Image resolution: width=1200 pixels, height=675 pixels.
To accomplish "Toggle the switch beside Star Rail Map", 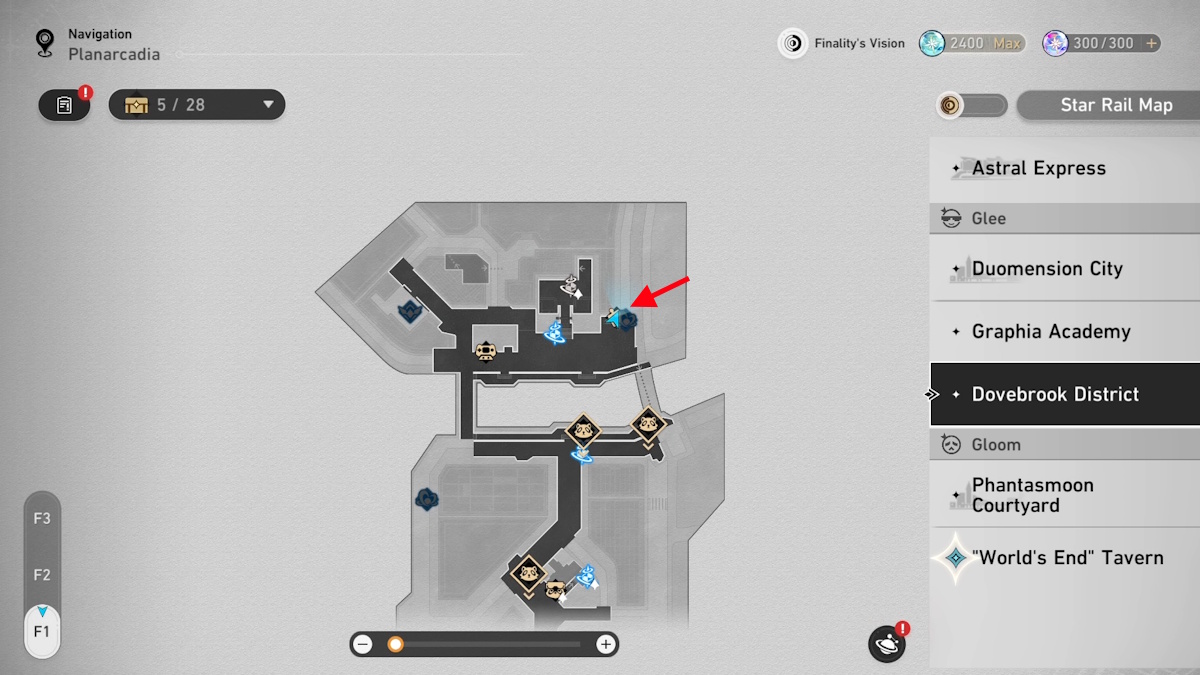I will [972, 105].
